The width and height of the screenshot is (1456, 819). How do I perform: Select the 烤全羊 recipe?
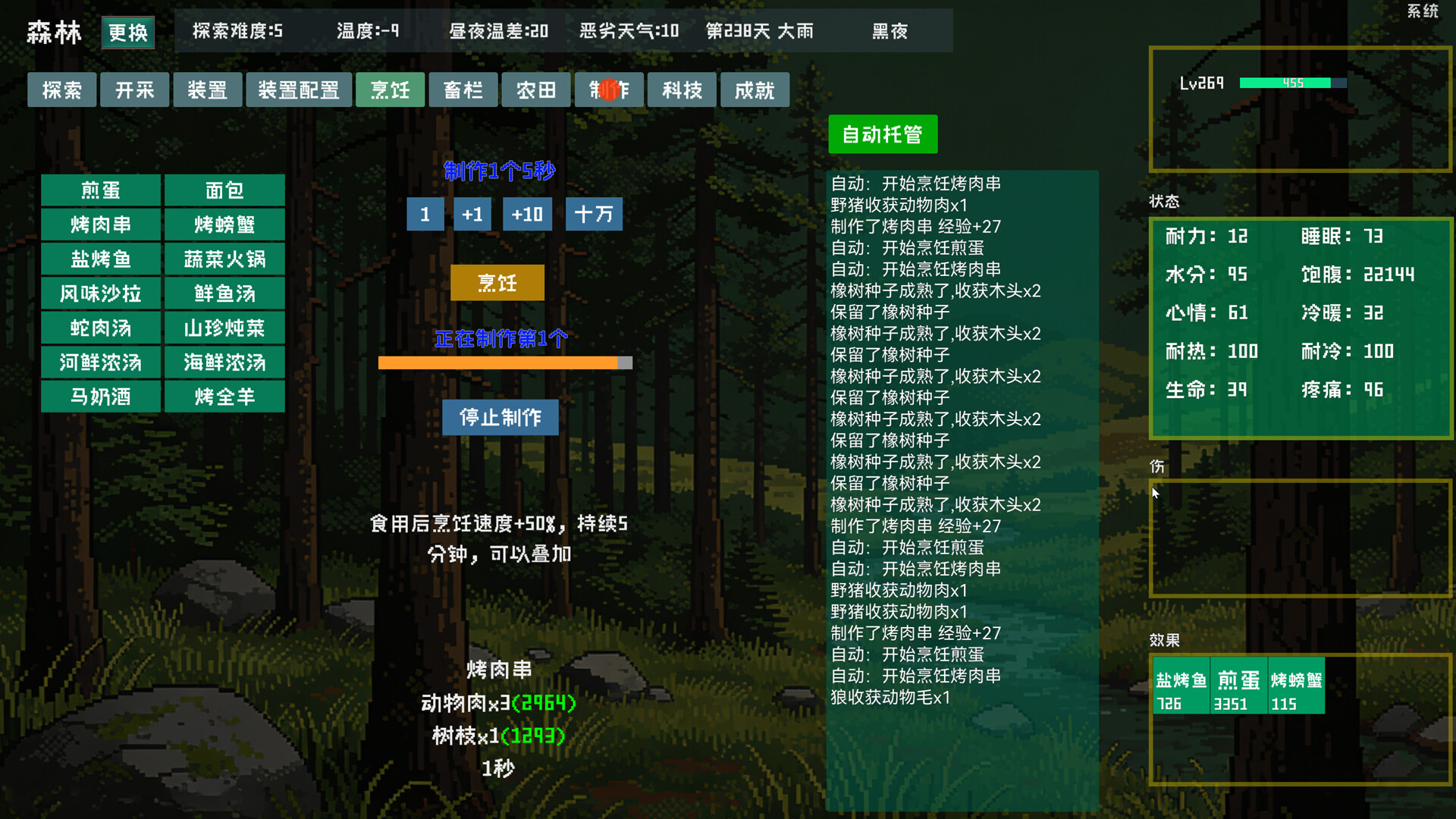[x=224, y=397]
